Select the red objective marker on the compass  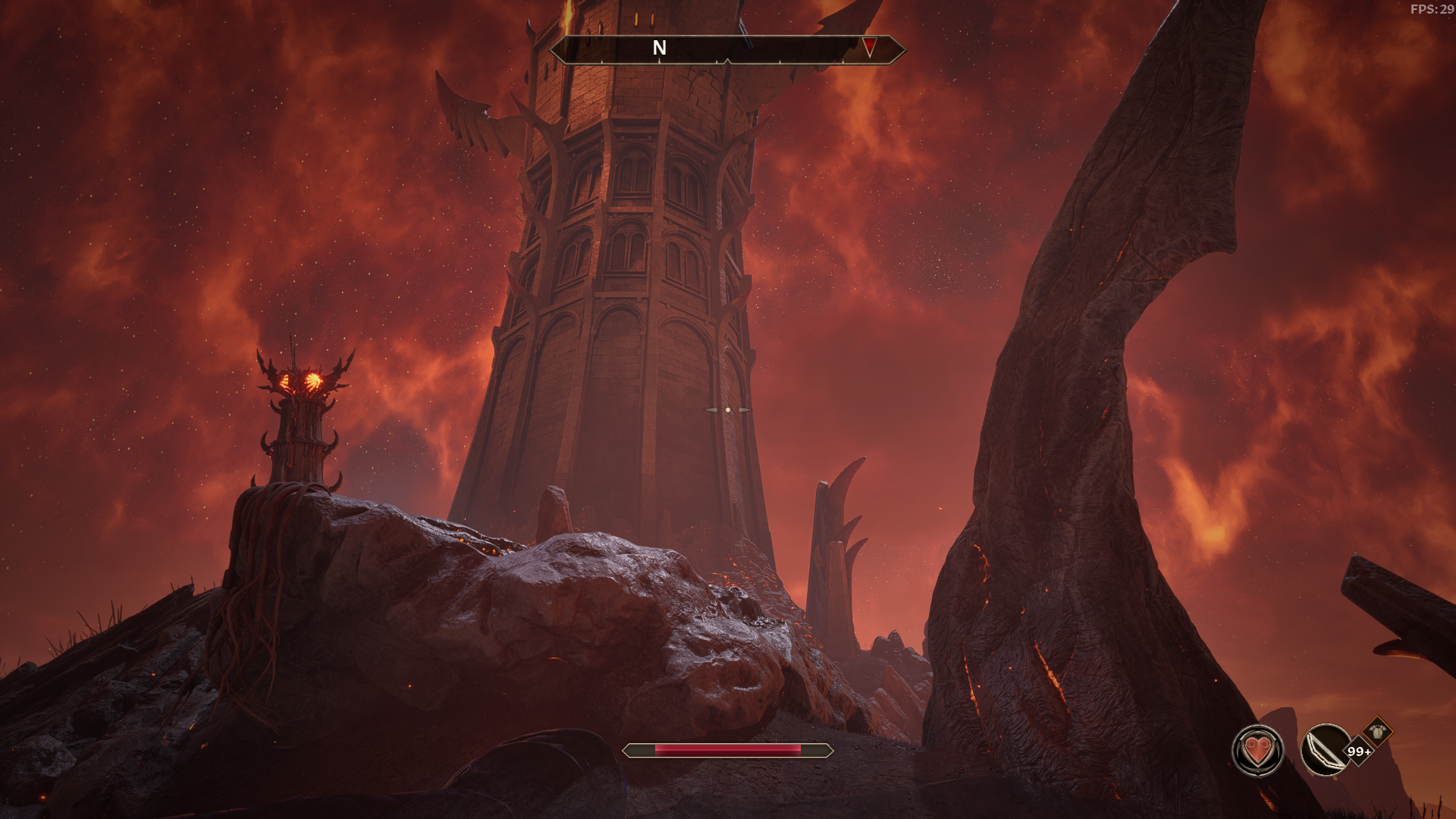tap(869, 48)
